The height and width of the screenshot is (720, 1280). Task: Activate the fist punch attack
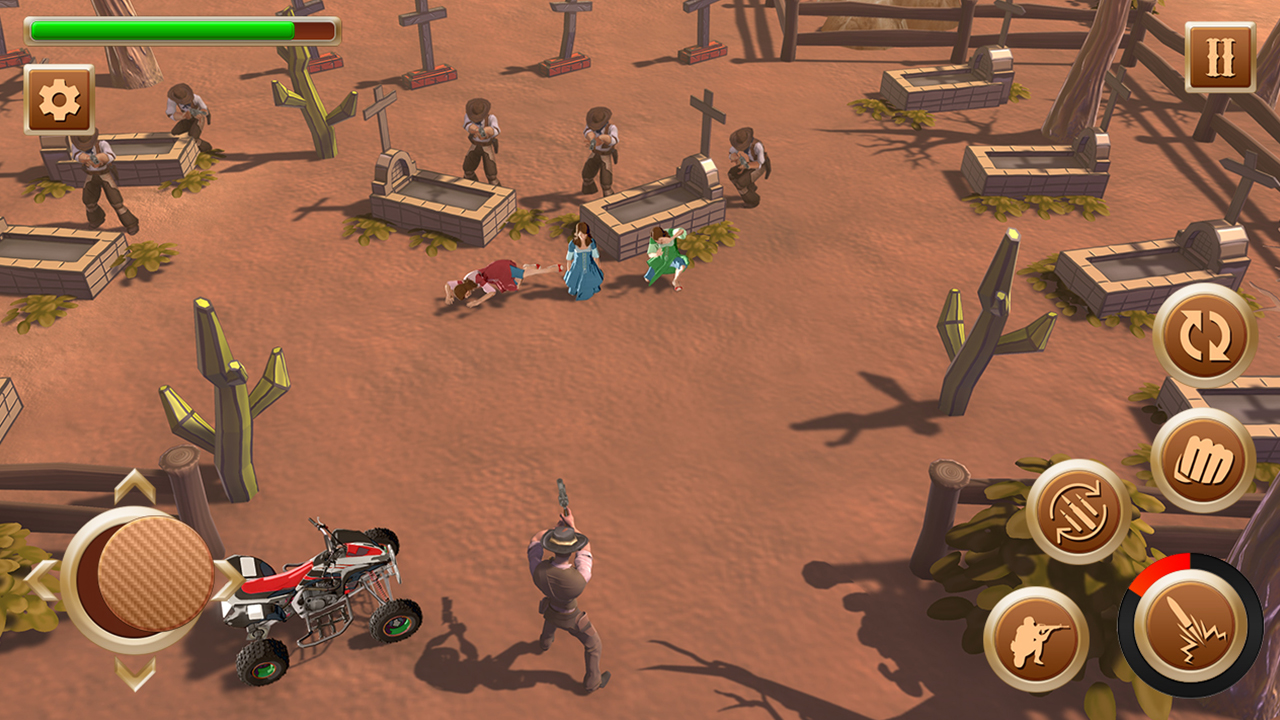pos(1203,461)
